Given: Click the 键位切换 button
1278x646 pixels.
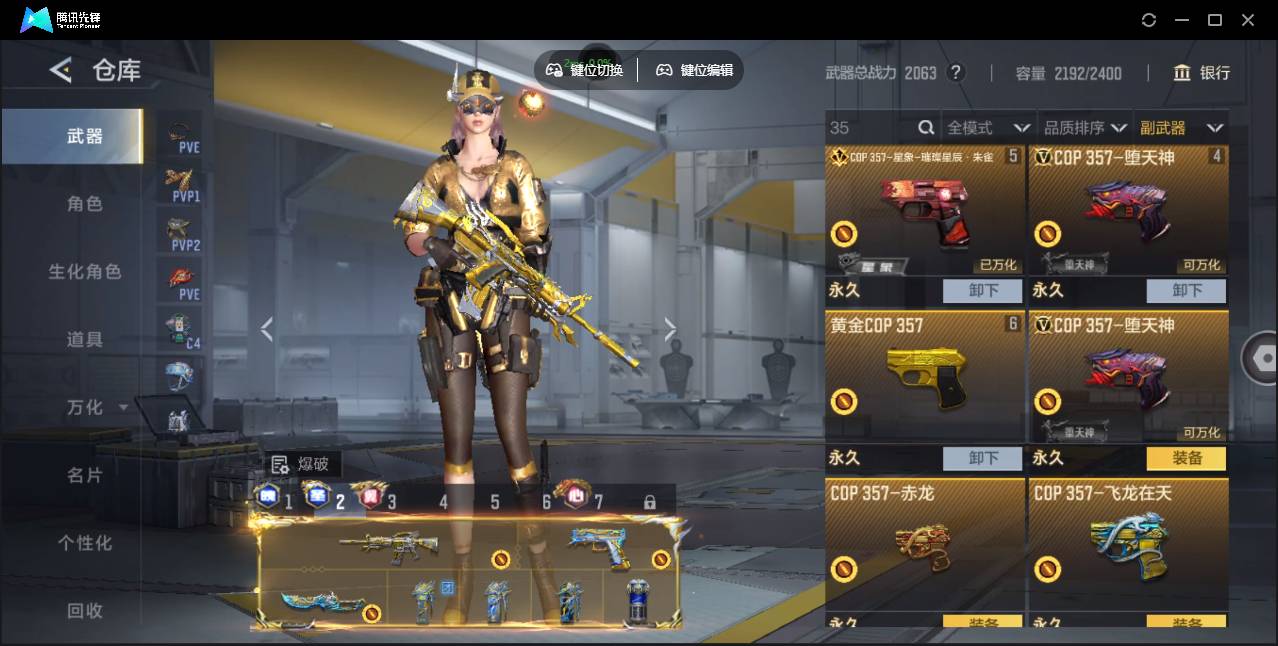Looking at the screenshot, I should click(x=585, y=70).
